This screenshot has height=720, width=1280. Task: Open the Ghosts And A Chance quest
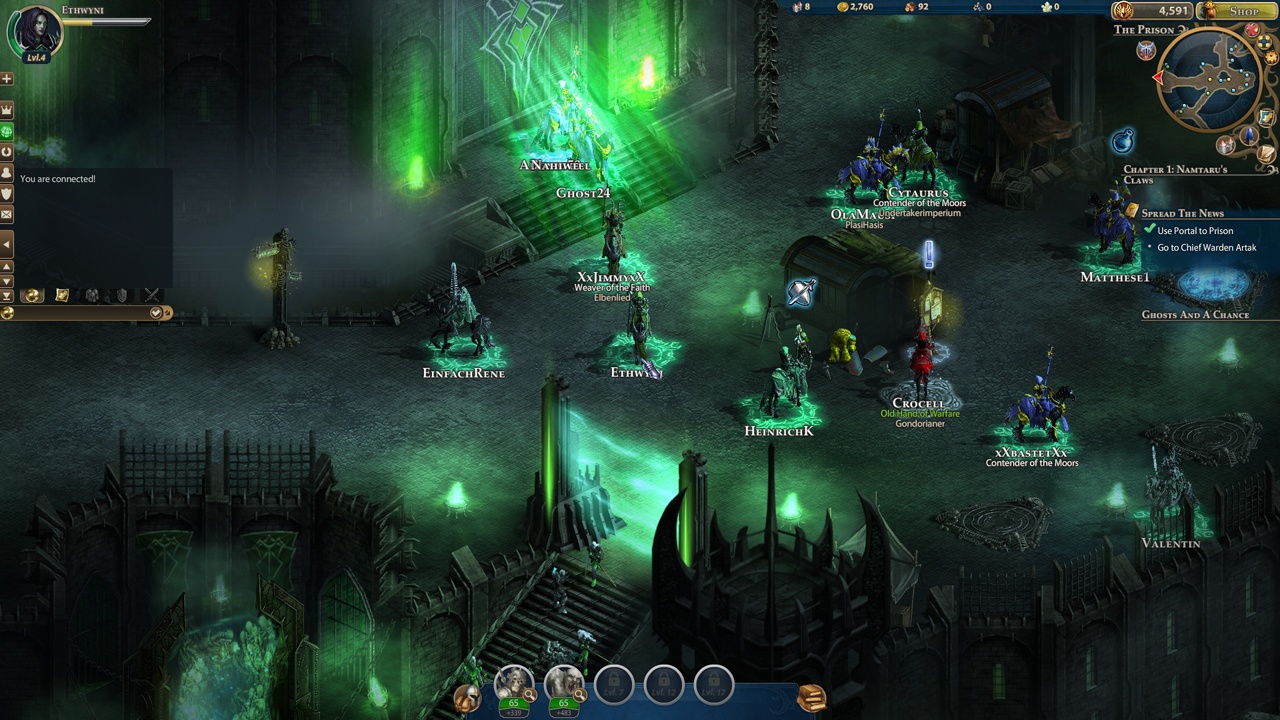[1195, 315]
